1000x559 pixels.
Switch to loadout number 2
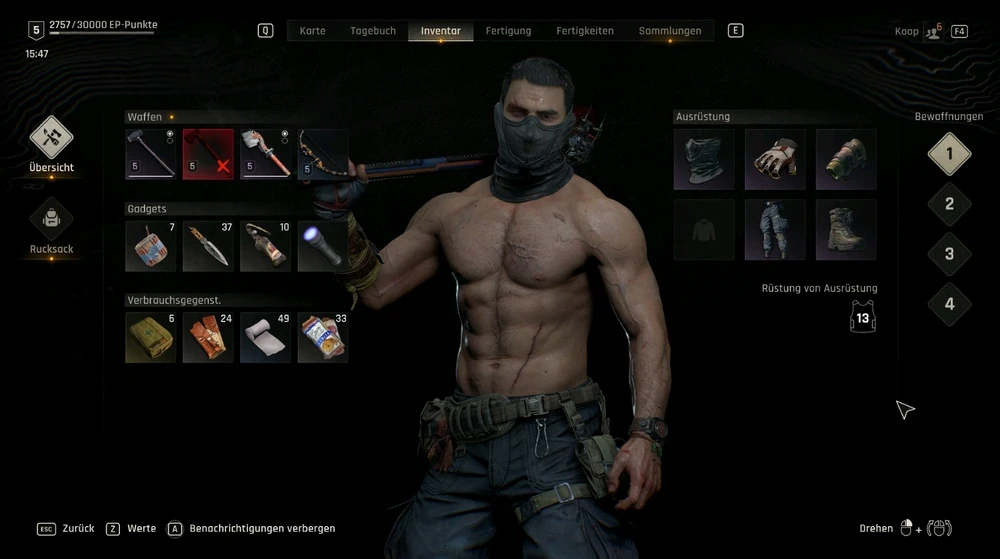(949, 204)
